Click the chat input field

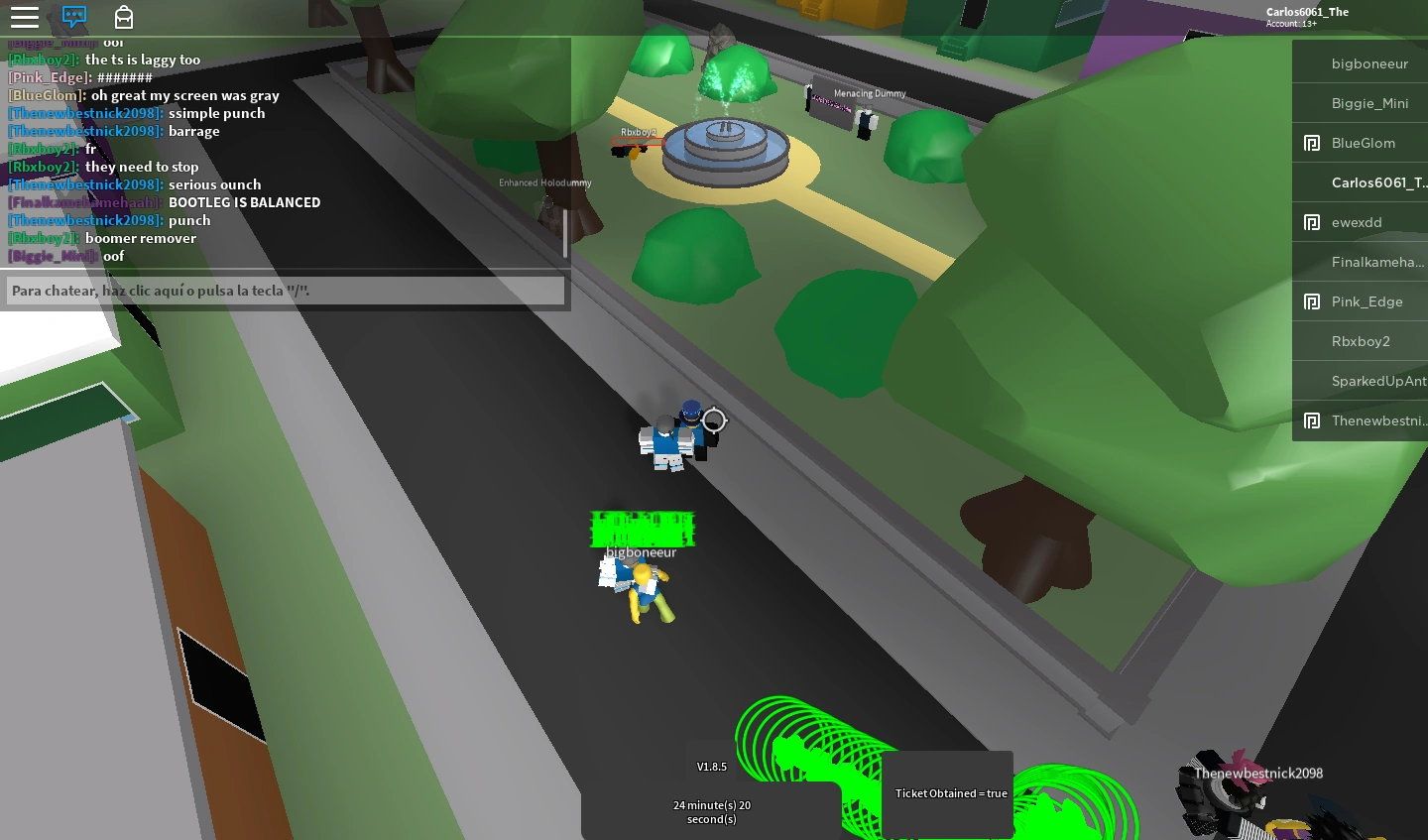(x=286, y=291)
